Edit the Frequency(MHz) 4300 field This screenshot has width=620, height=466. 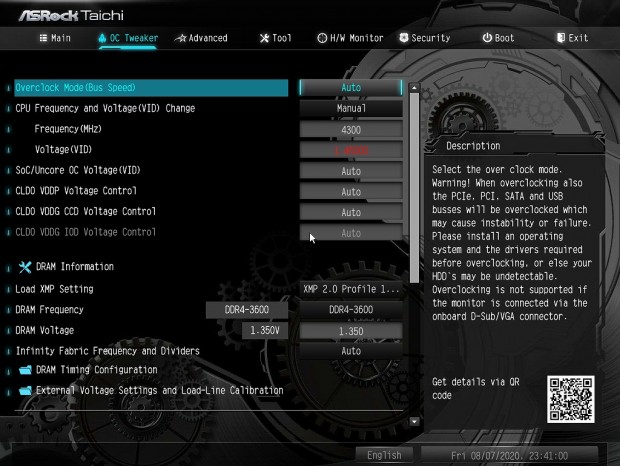pos(351,130)
